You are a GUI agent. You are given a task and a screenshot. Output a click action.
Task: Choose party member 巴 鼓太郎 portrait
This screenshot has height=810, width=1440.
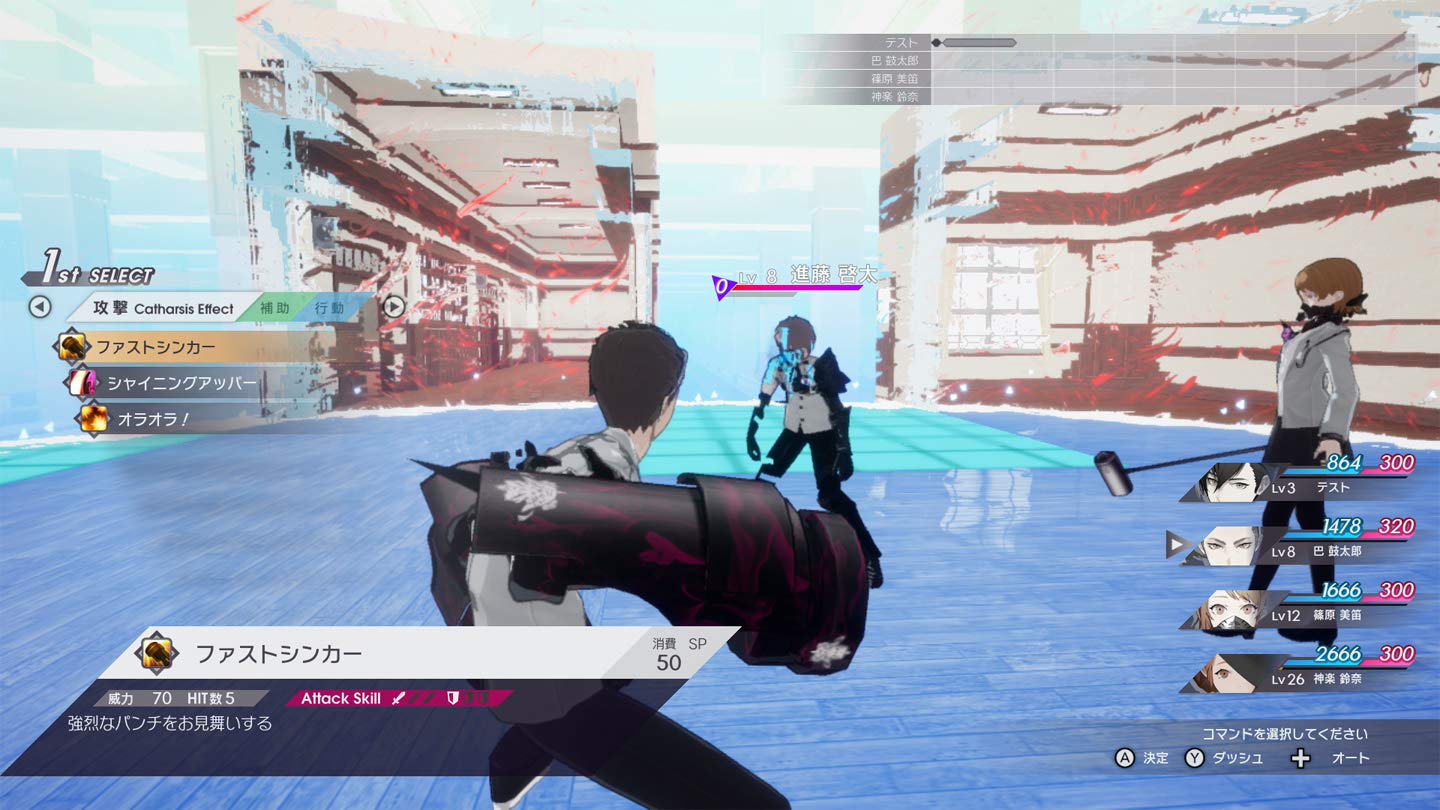[1231, 546]
